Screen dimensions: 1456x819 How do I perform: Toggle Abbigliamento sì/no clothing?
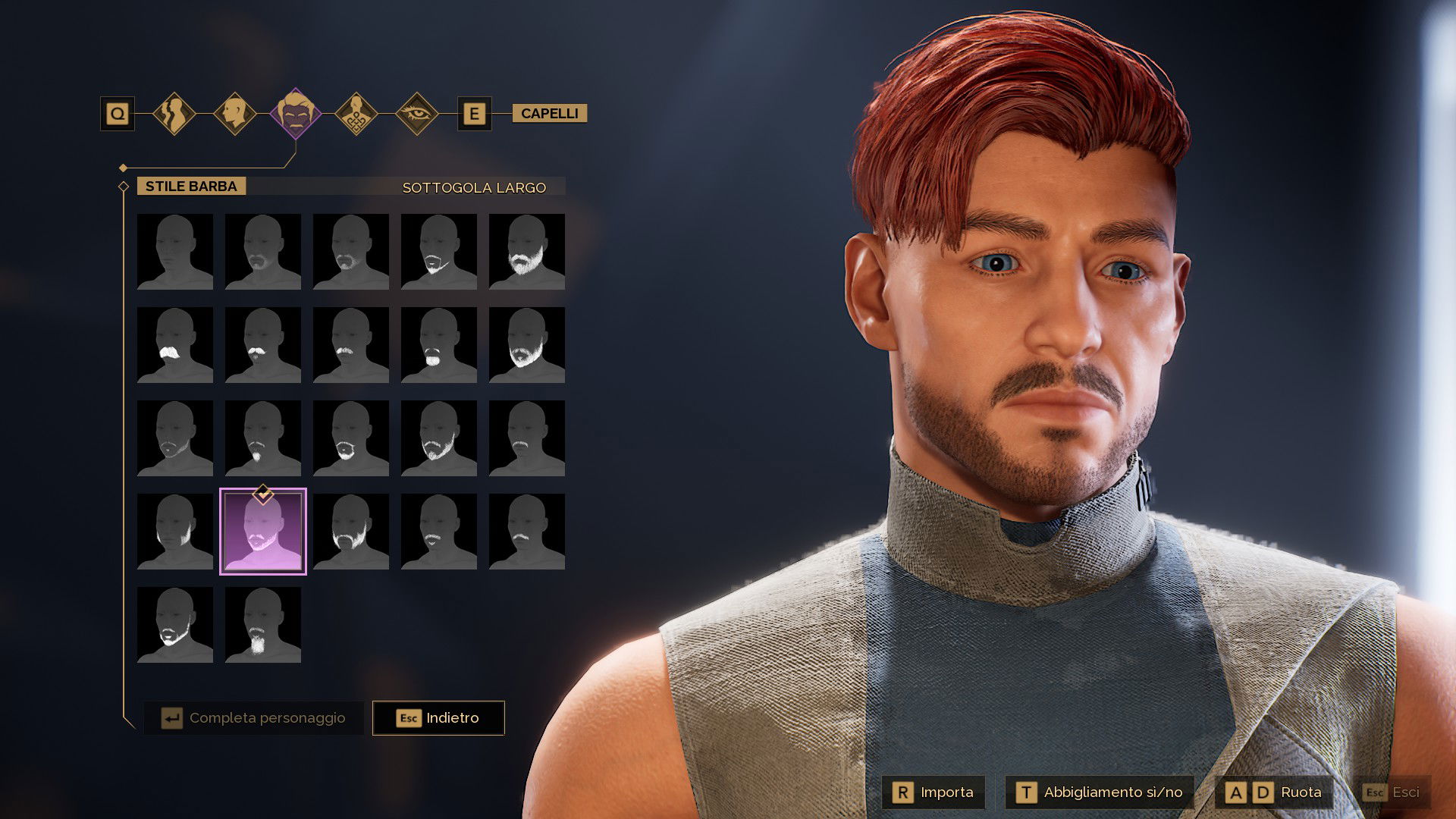[1100, 792]
